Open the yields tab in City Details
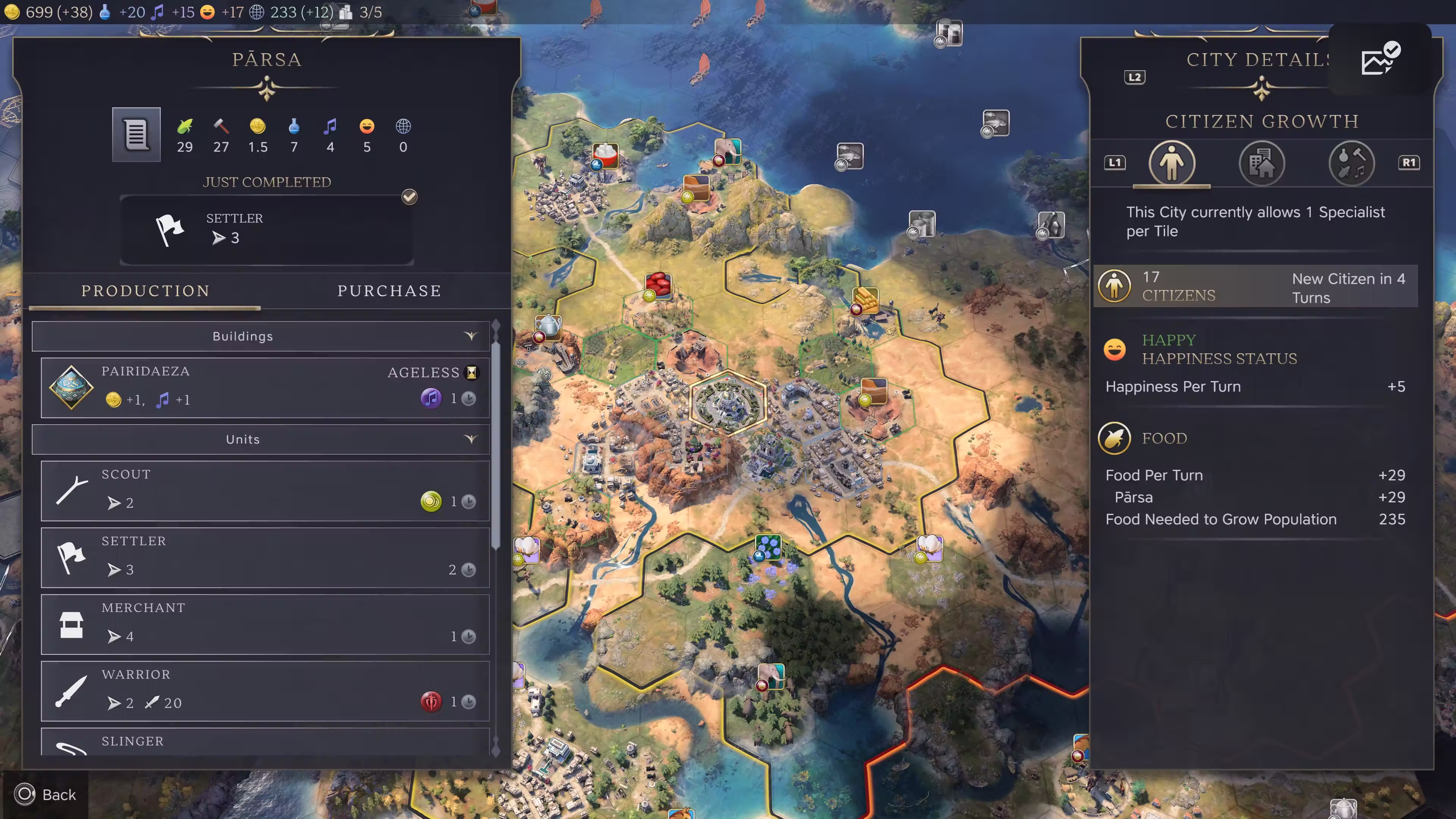 [1351, 163]
